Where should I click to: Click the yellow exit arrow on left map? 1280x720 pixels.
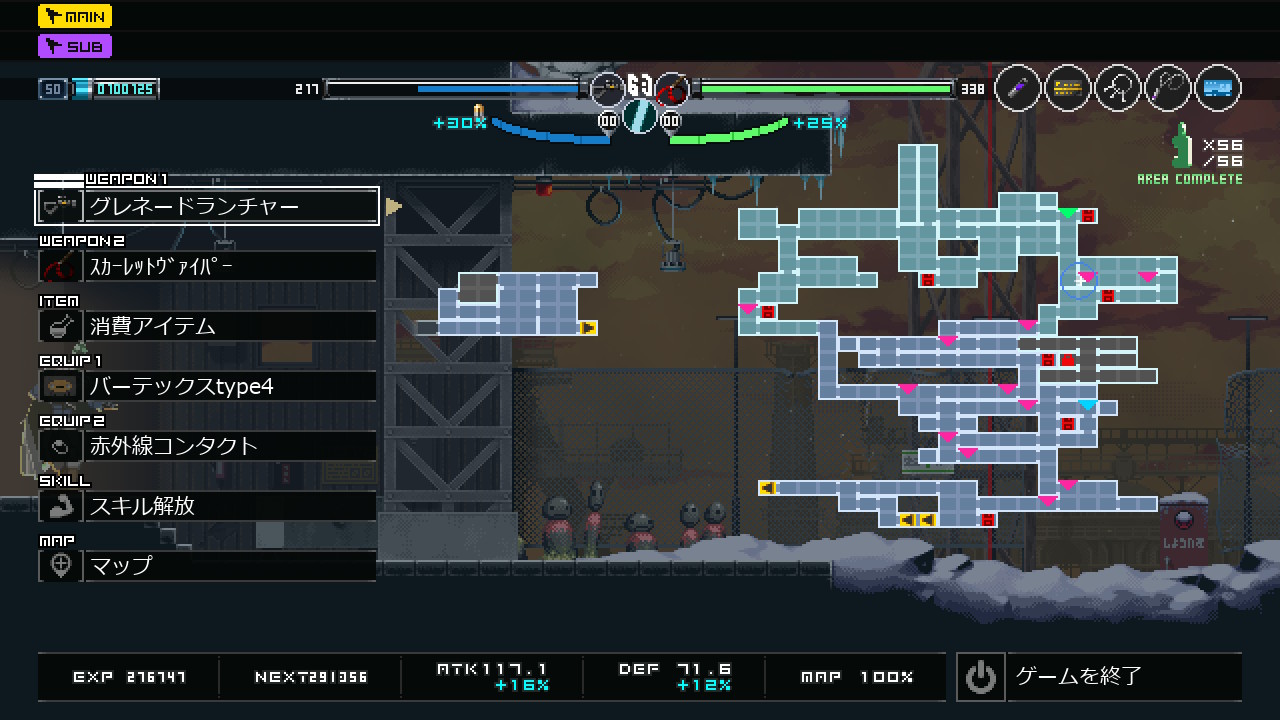point(588,327)
